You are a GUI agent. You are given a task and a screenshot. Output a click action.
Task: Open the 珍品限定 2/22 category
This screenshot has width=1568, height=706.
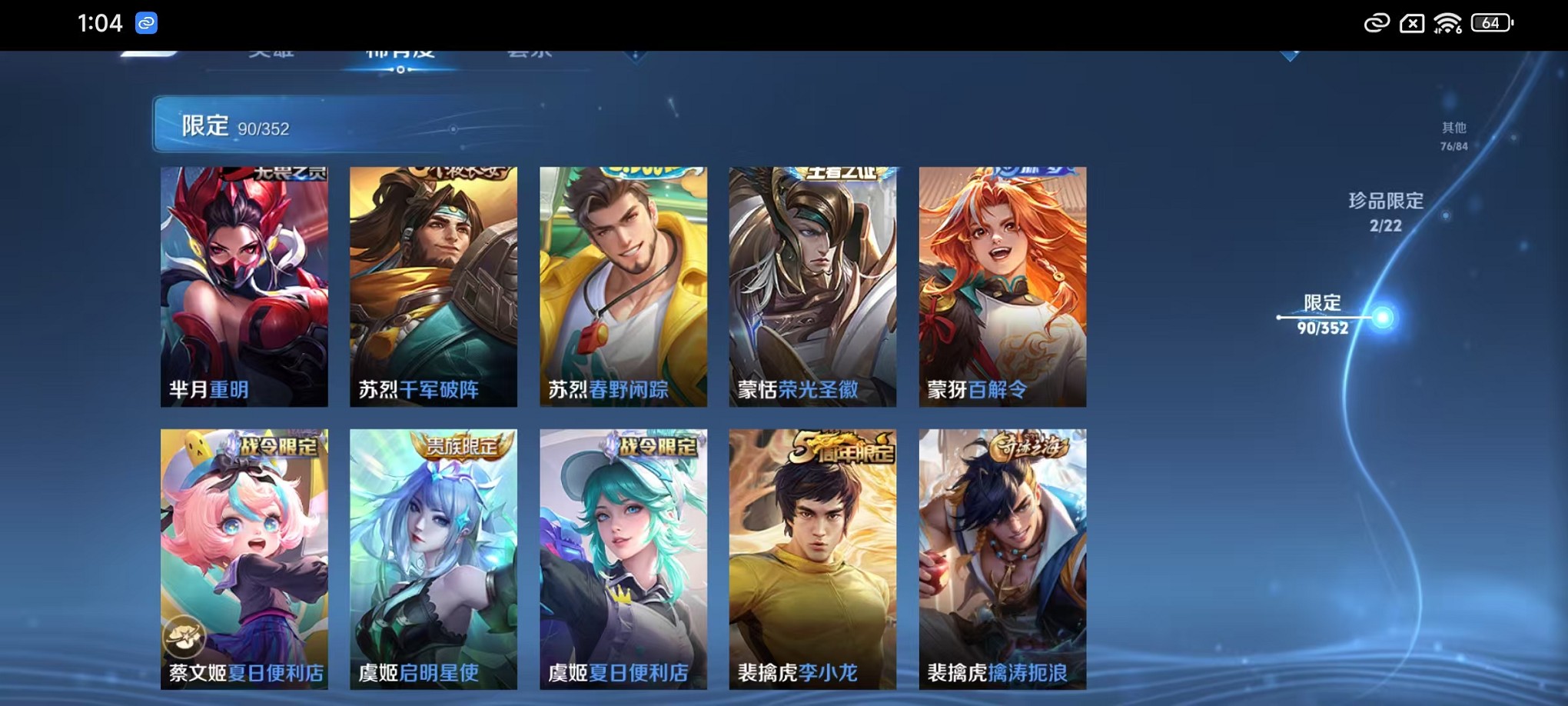coord(1384,213)
